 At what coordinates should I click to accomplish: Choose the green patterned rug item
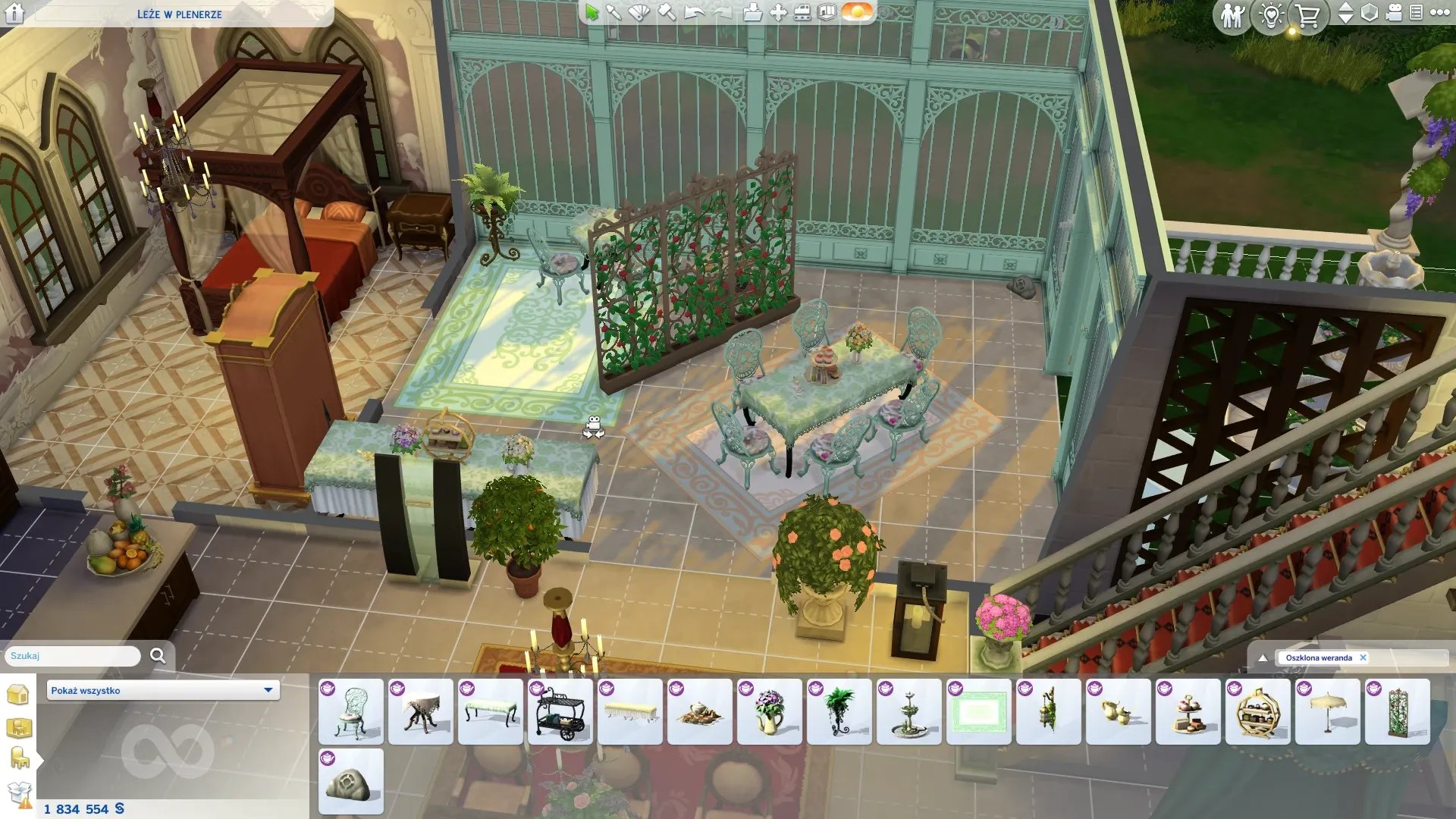click(x=979, y=711)
